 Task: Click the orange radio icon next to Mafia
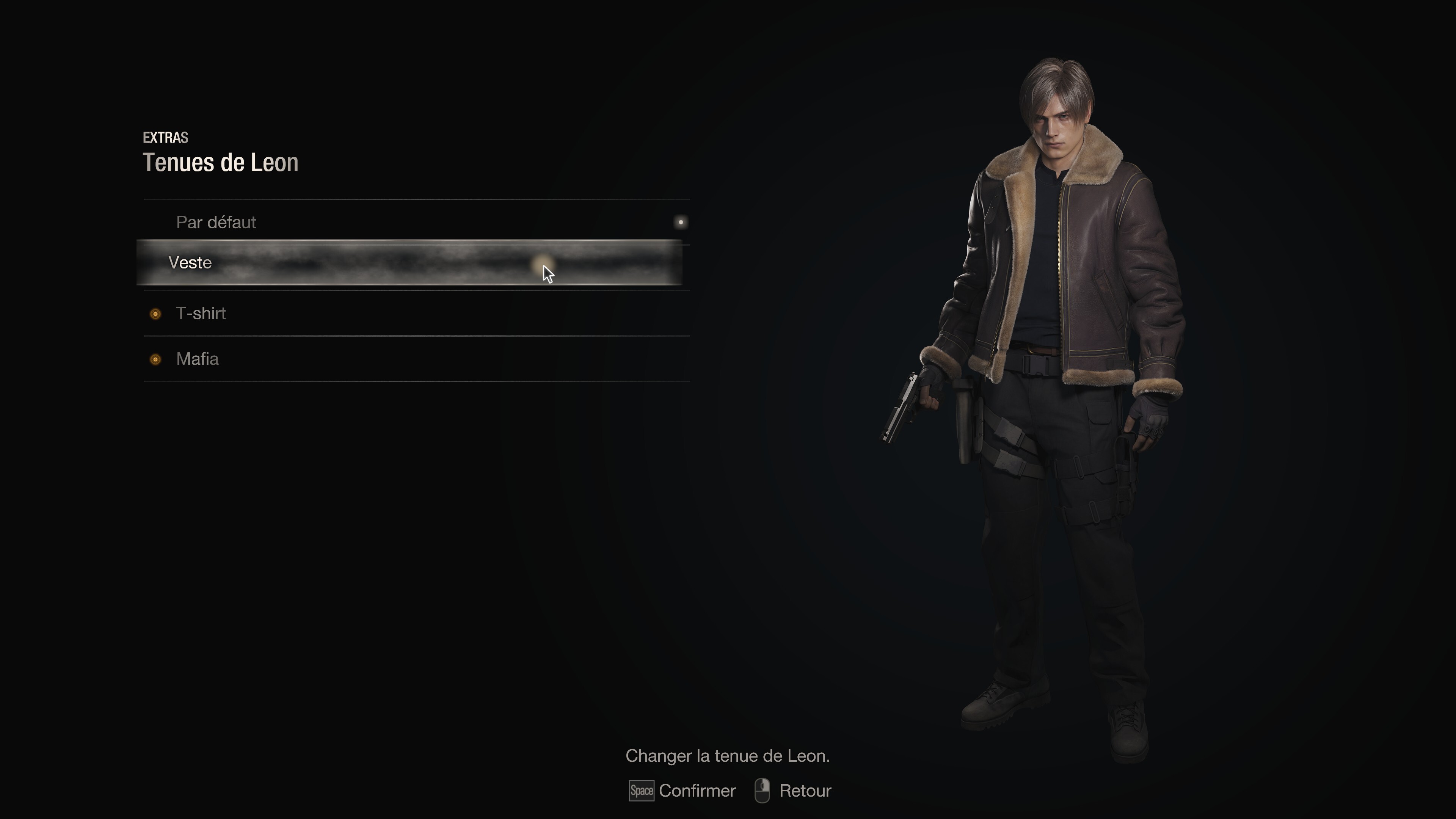tap(155, 359)
